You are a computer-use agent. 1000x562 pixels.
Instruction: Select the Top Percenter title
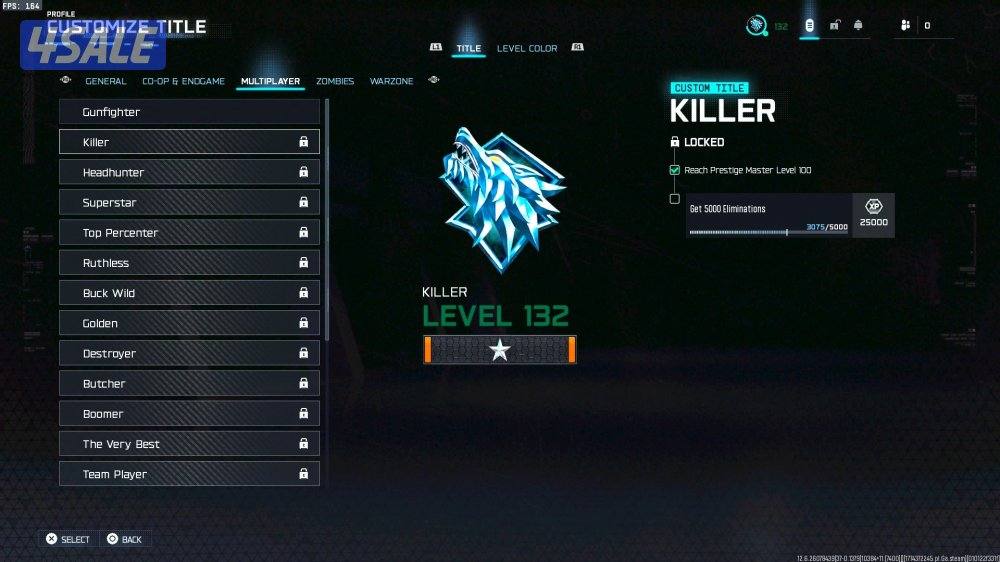189,233
